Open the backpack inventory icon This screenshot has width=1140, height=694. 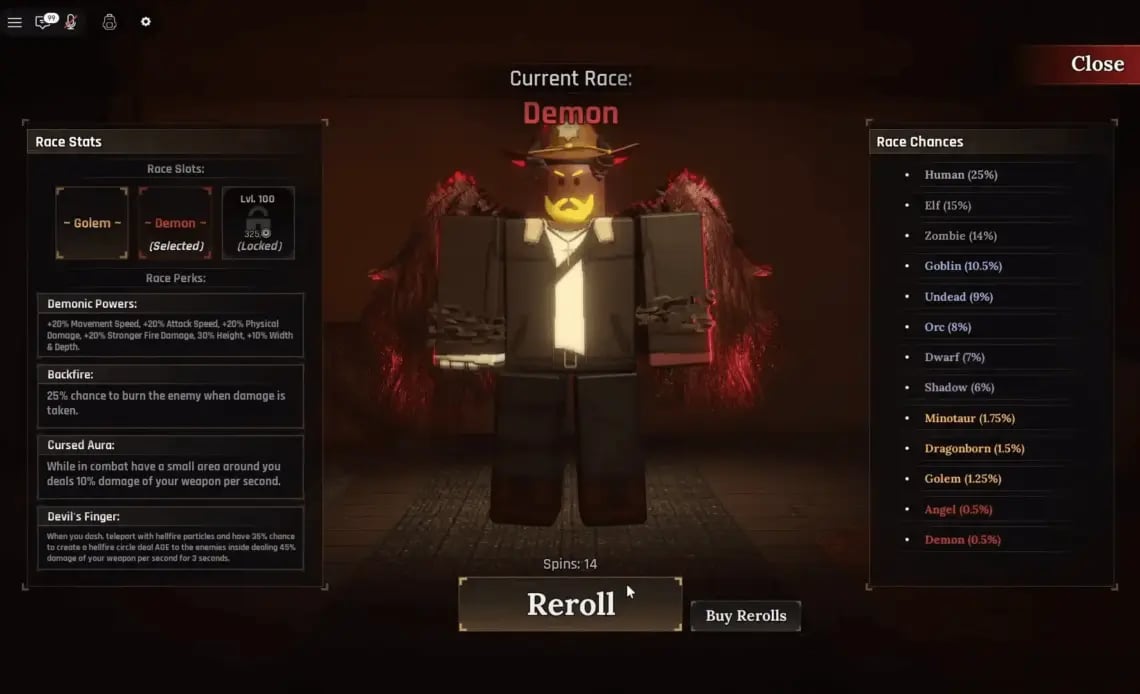(109, 22)
